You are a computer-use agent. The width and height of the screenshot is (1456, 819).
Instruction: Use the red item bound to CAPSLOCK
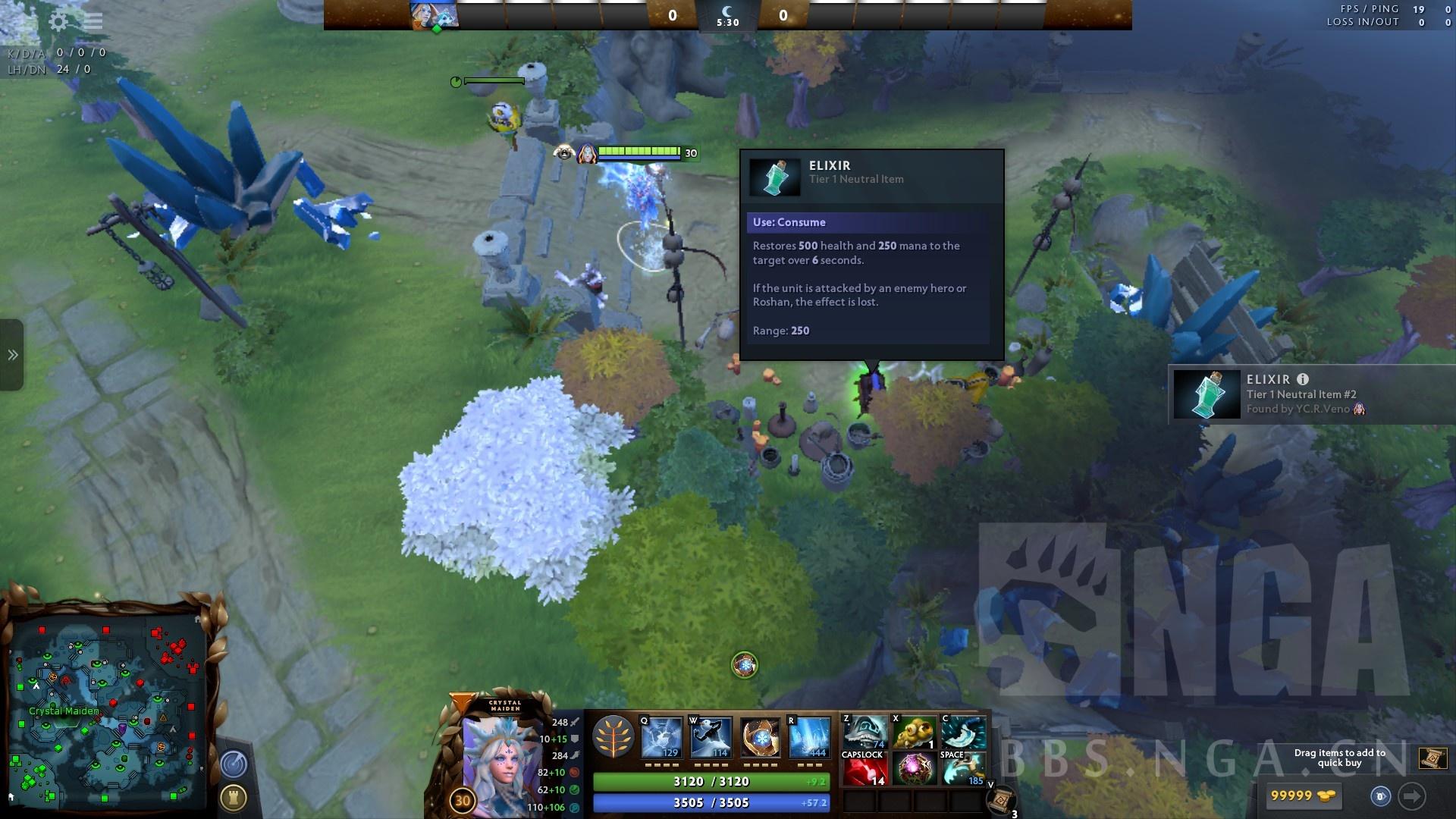coord(865,767)
